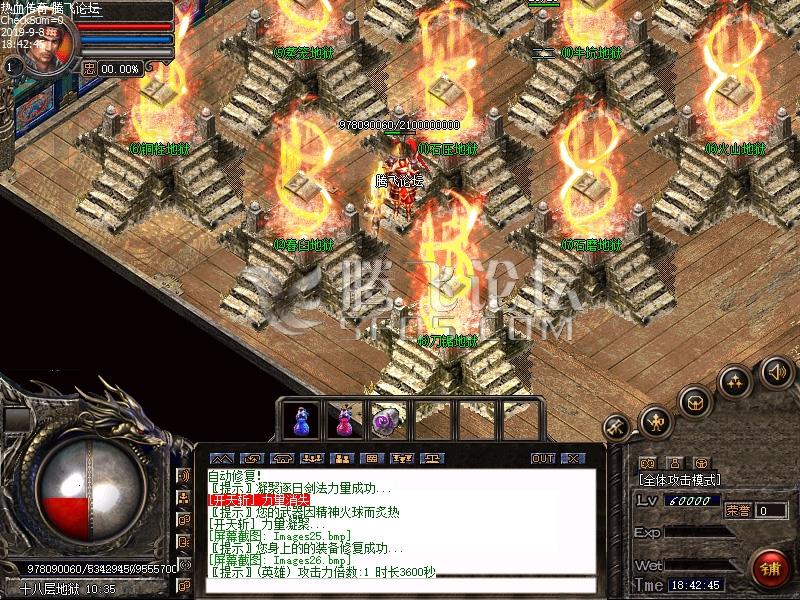Viewport: 800px width, 600px height.
Task: Click the hero portrait at top left
Action: tap(48, 46)
